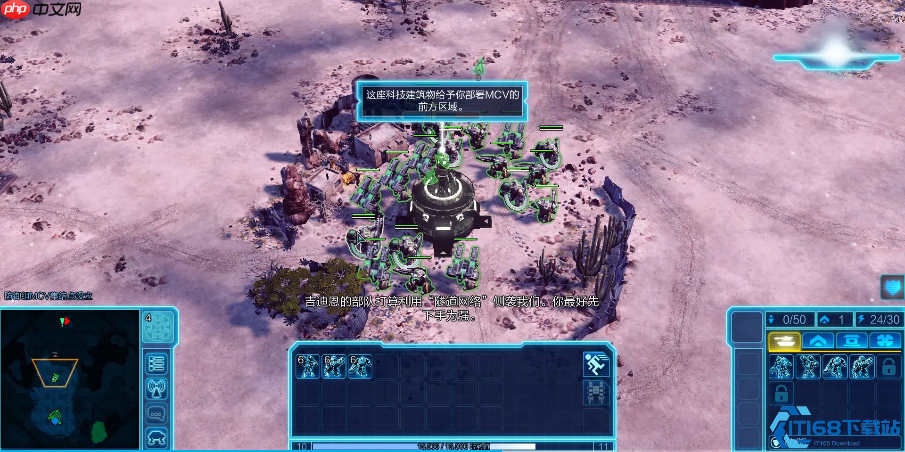Click the walker deploy command icon
Viewport: 905px width, 452px height.
point(597,392)
